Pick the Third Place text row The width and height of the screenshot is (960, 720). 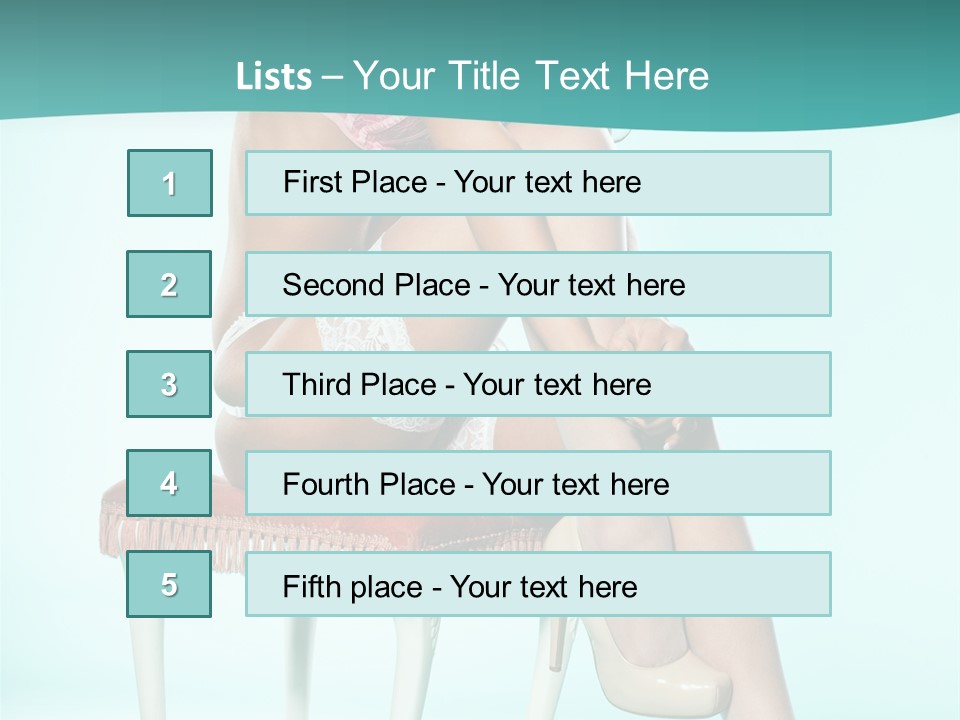[538, 384]
